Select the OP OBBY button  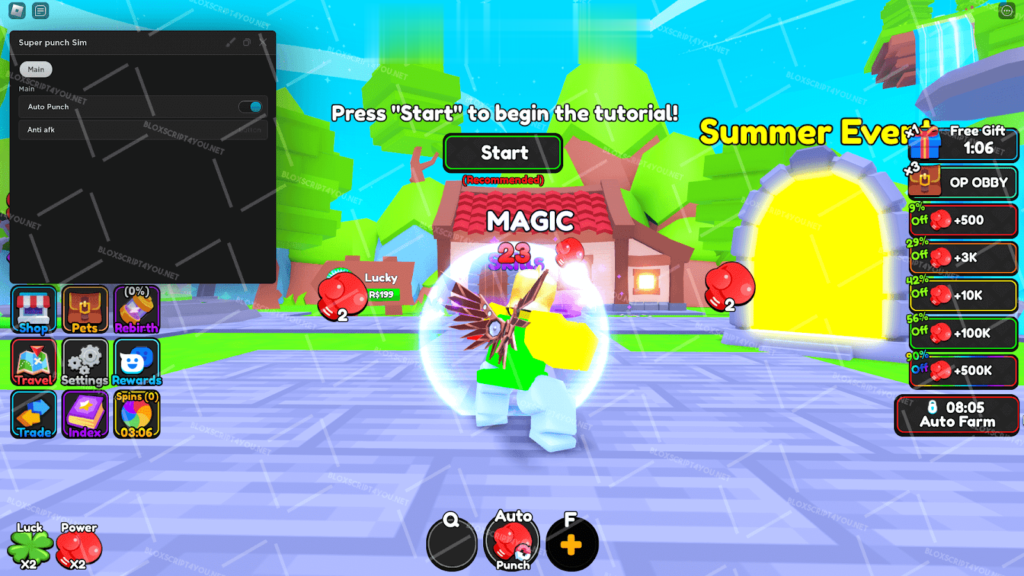(x=964, y=182)
